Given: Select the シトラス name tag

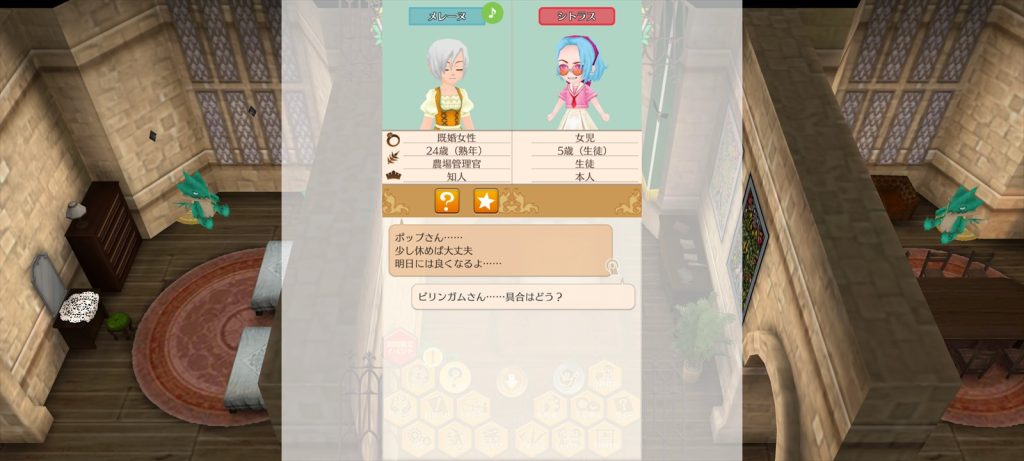Looking at the screenshot, I should (x=576, y=17).
